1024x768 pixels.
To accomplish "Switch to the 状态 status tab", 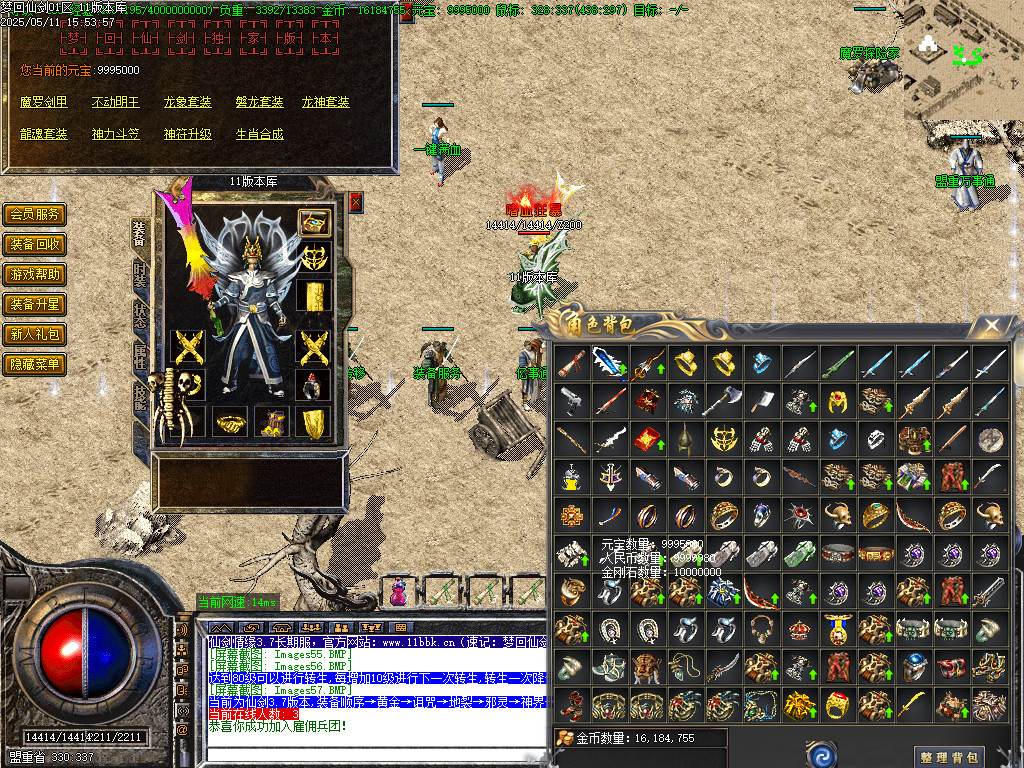I will tap(139, 315).
